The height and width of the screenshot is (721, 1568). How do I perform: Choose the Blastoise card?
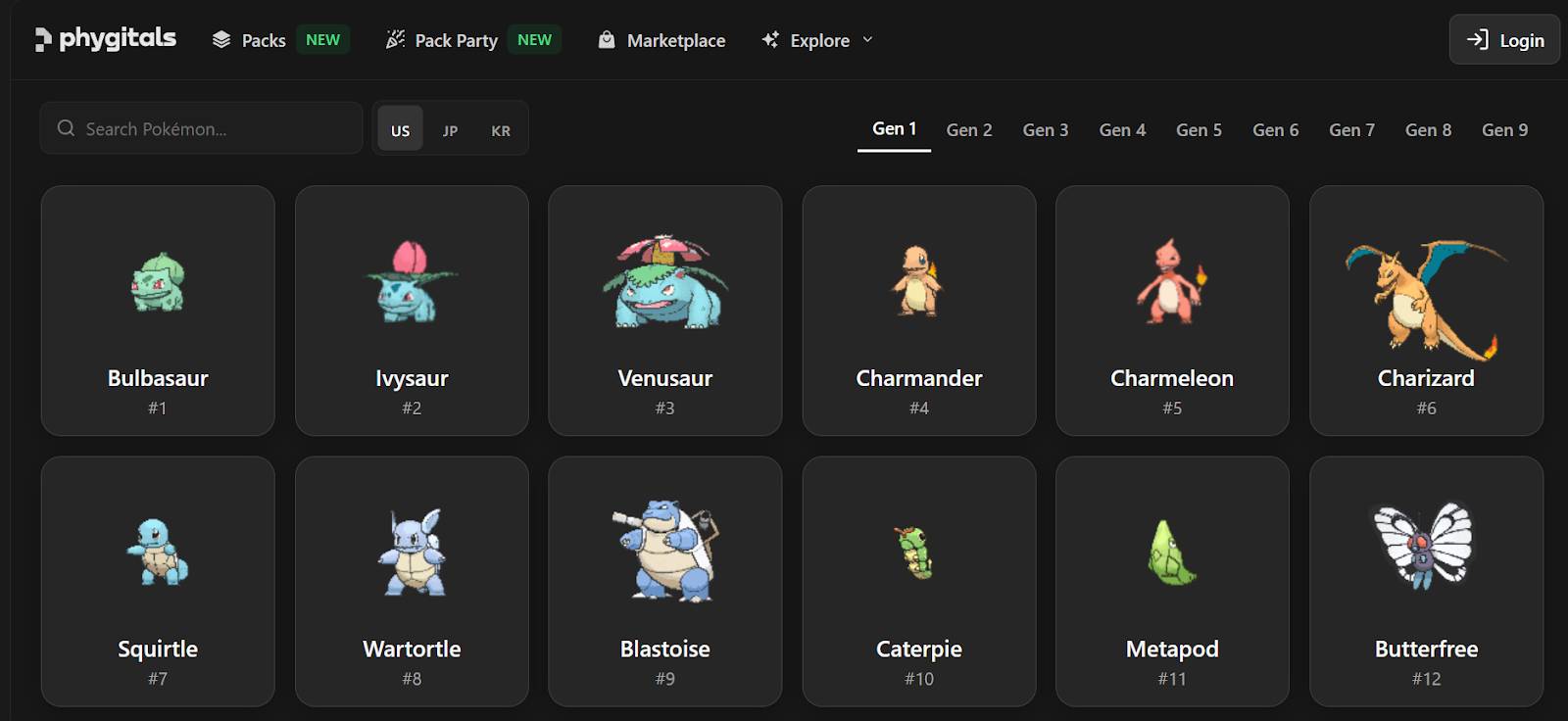(665, 581)
